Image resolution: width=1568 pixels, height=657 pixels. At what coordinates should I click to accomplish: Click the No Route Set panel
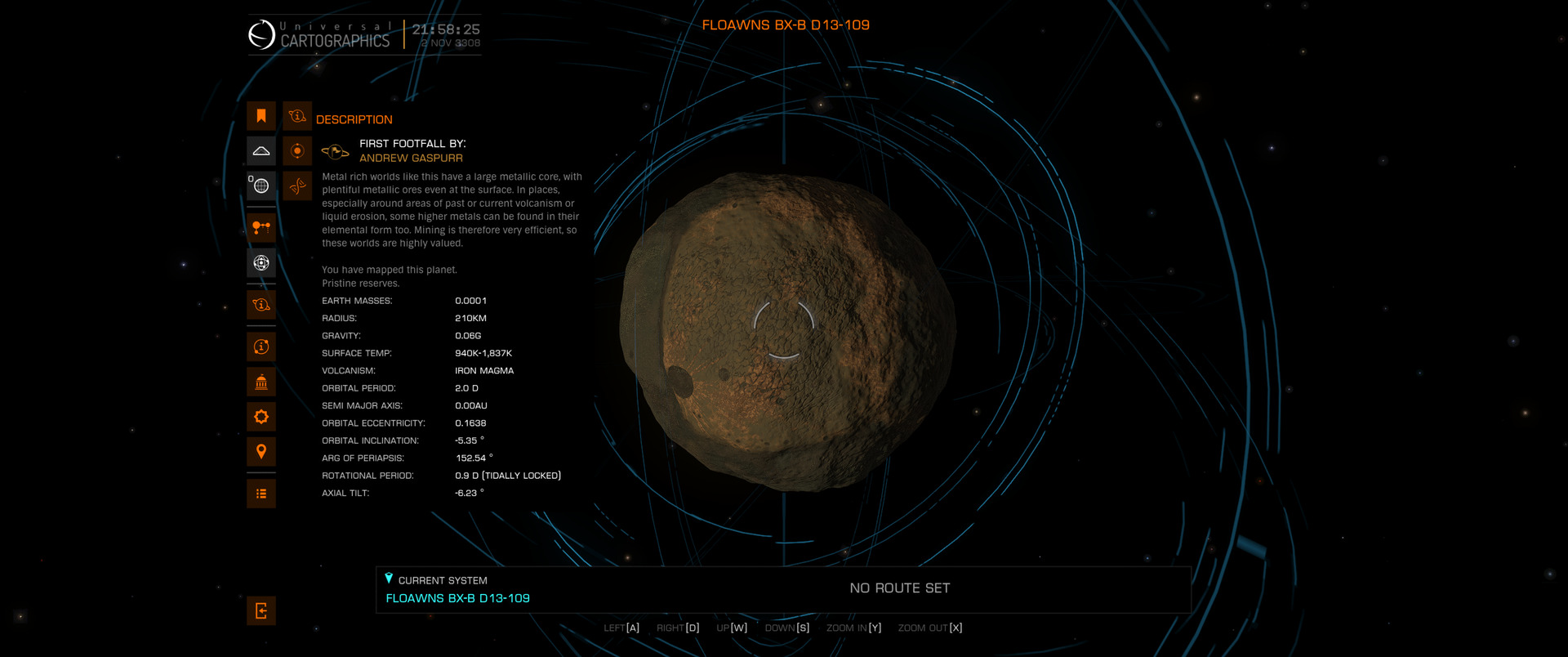899,588
